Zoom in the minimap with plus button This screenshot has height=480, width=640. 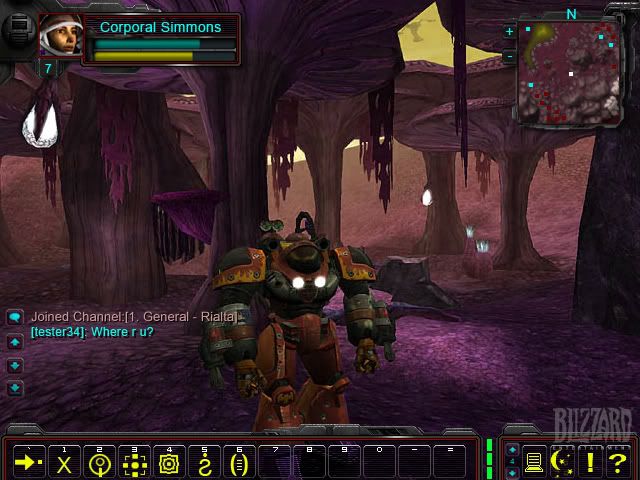coord(509,32)
